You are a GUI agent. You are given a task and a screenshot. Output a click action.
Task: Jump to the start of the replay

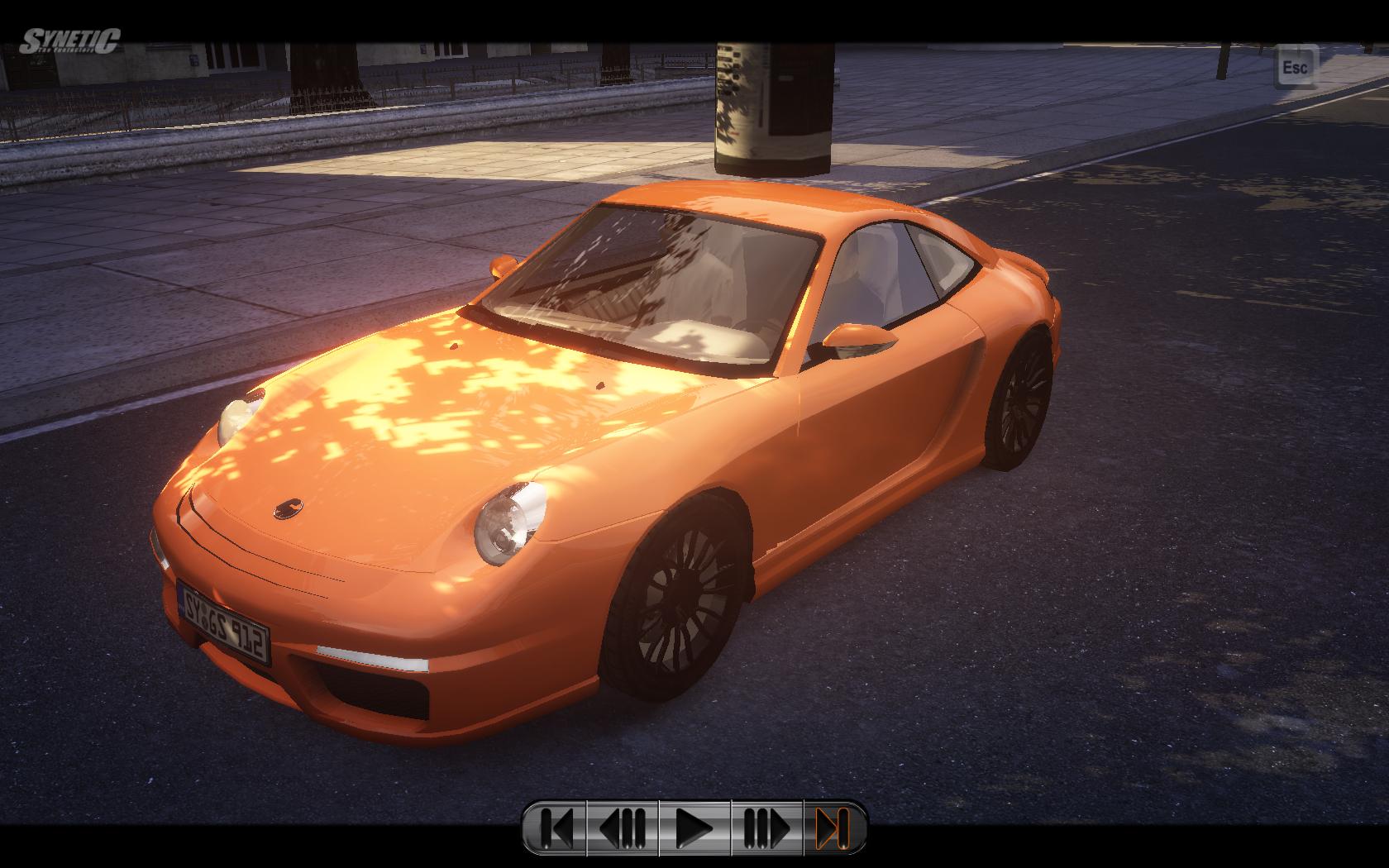point(556,827)
